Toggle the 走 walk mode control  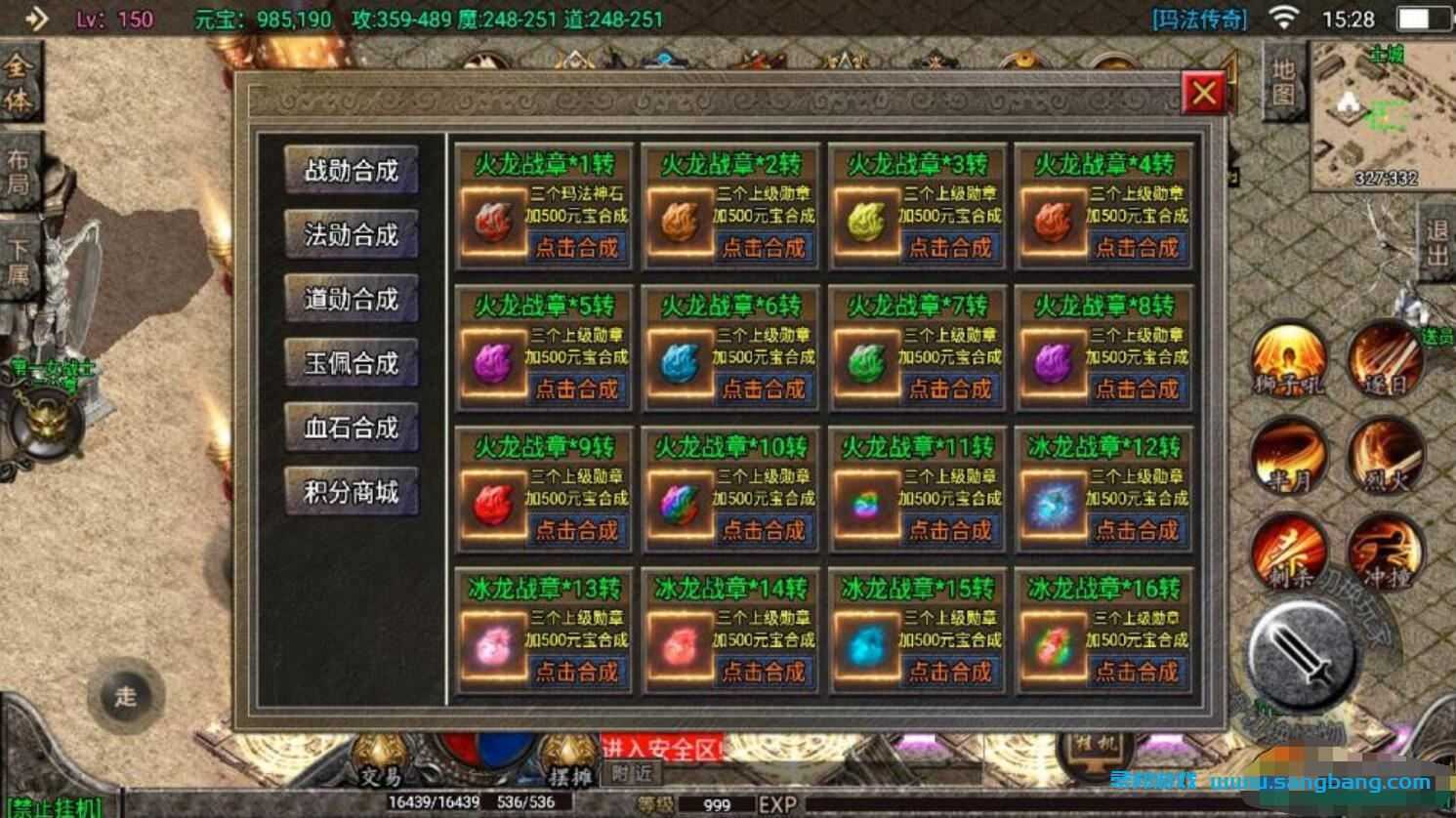(x=125, y=698)
